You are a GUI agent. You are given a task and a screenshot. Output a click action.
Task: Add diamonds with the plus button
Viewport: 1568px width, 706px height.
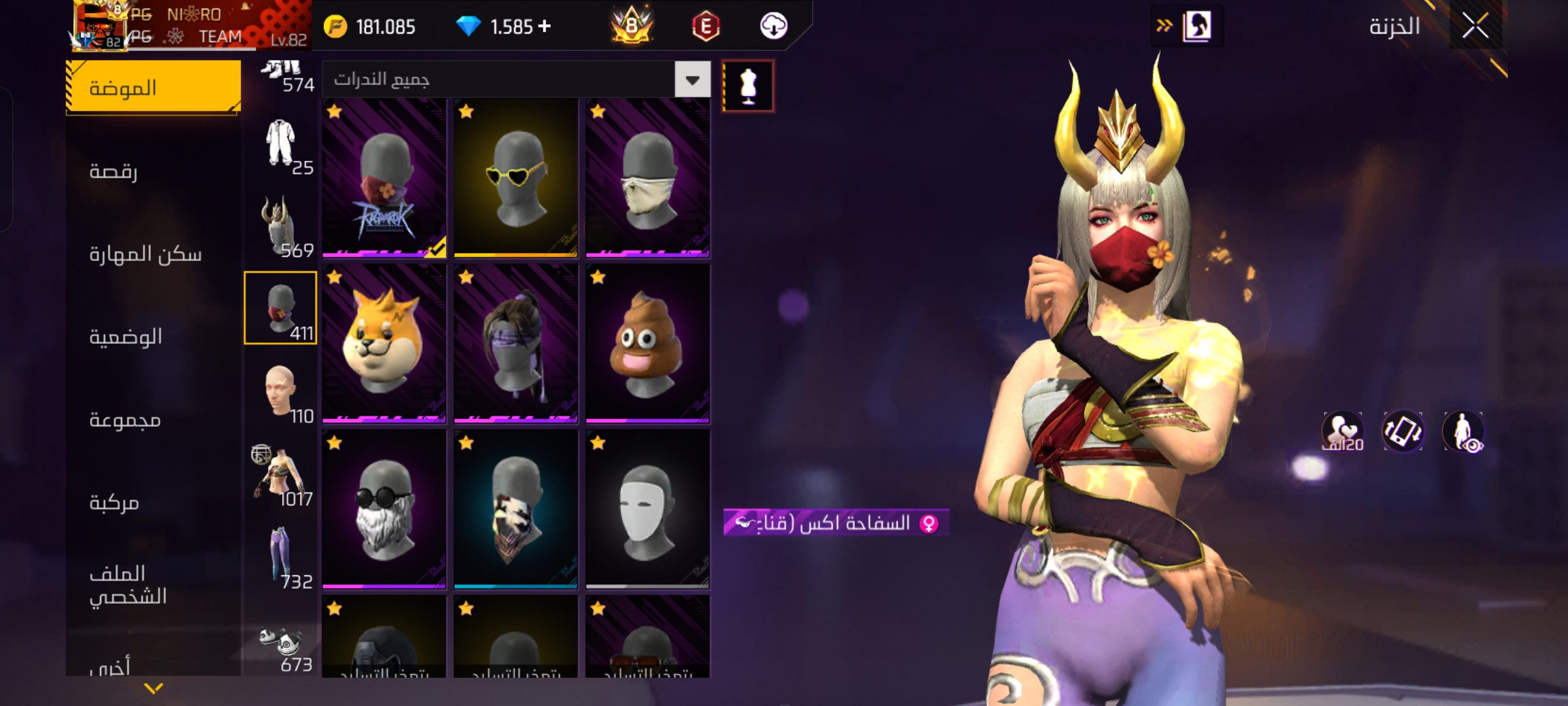pos(545,26)
